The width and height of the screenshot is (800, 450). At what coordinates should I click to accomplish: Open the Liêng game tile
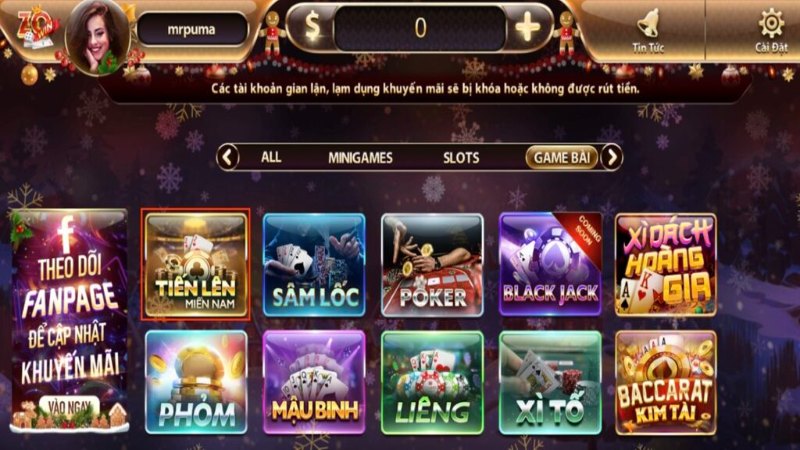click(x=432, y=382)
